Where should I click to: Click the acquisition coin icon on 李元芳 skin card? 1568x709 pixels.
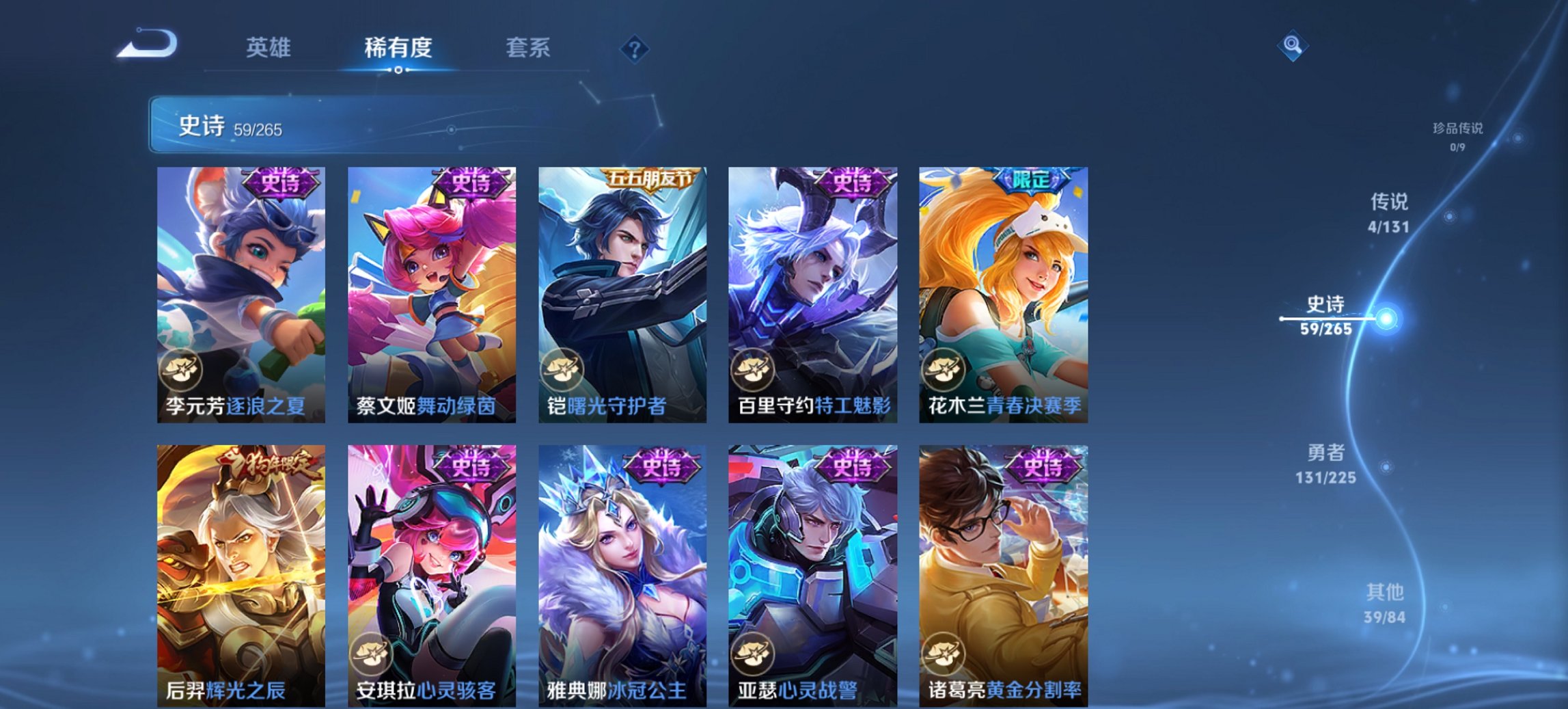pyautogui.click(x=180, y=368)
